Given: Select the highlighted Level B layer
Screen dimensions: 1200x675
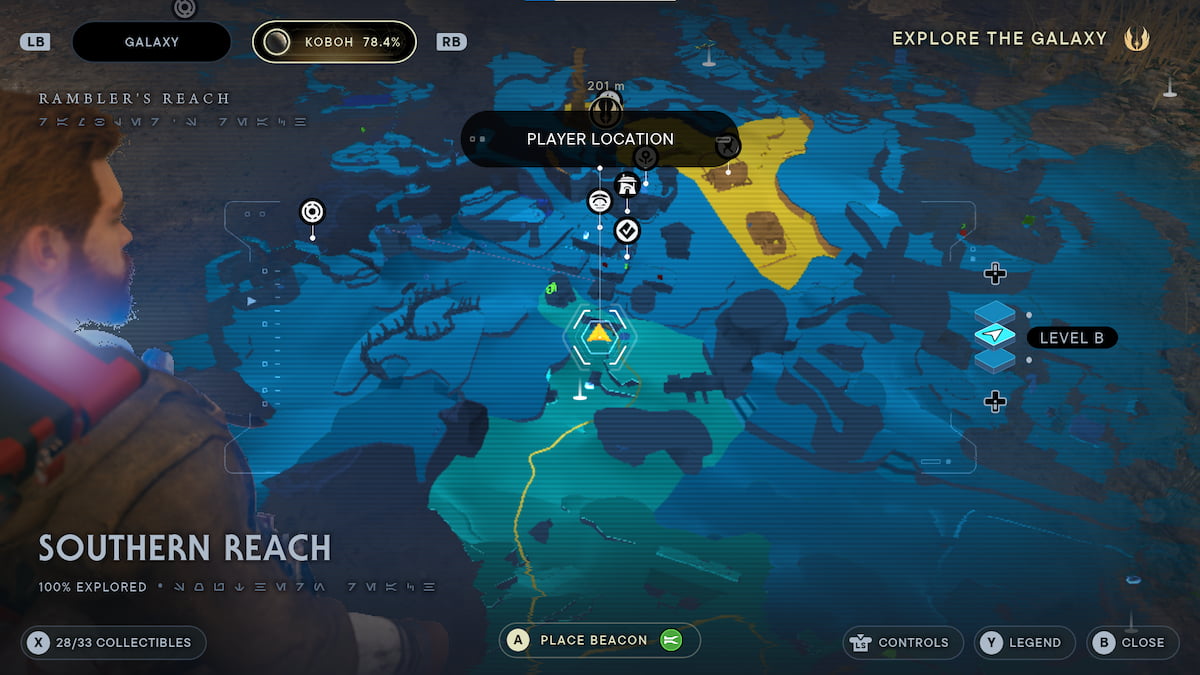Looking at the screenshot, I should (x=994, y=337).
